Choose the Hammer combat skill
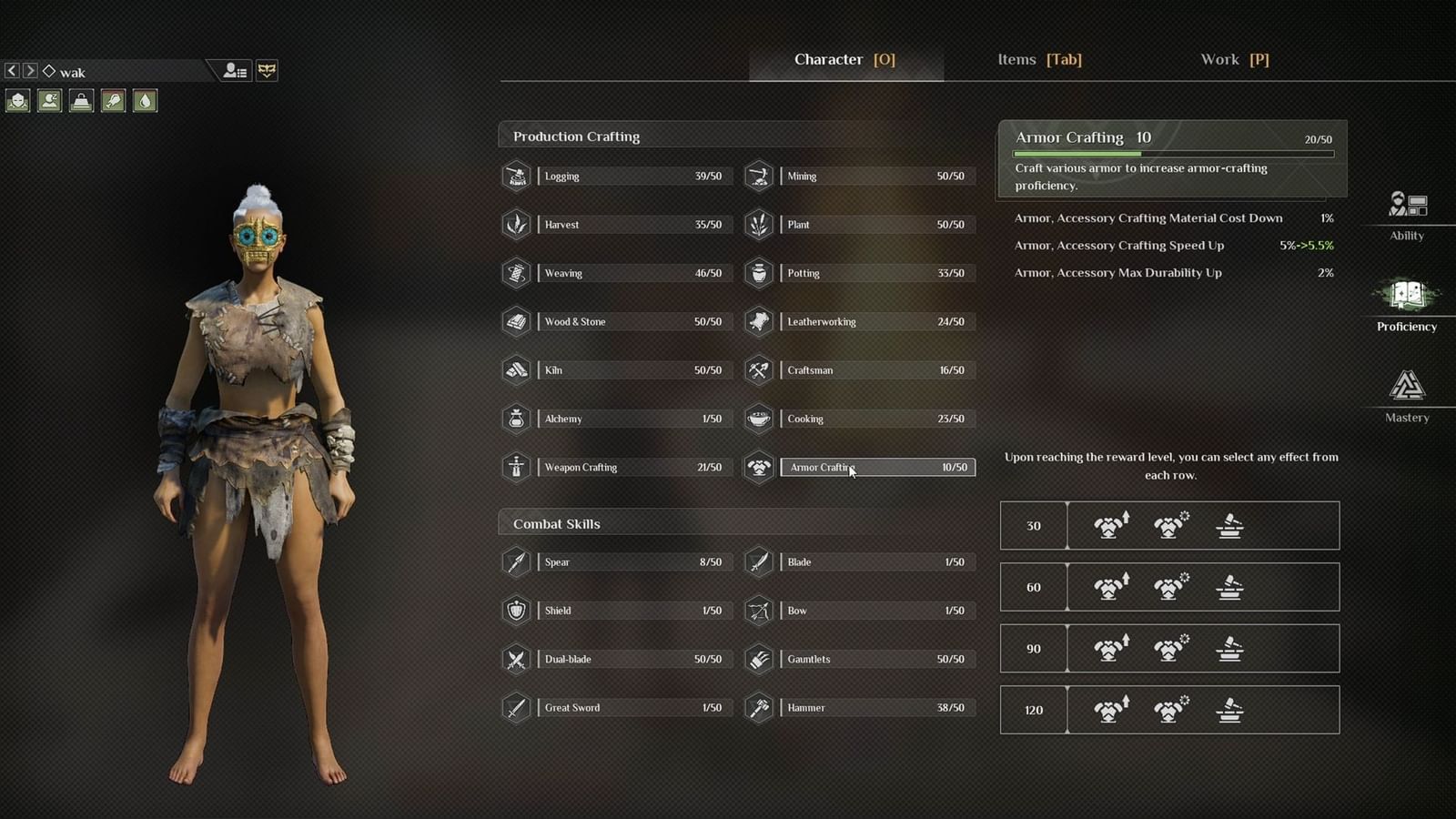Image resolution: width=1456 pixels, height=819 pixels. point(876,707)
